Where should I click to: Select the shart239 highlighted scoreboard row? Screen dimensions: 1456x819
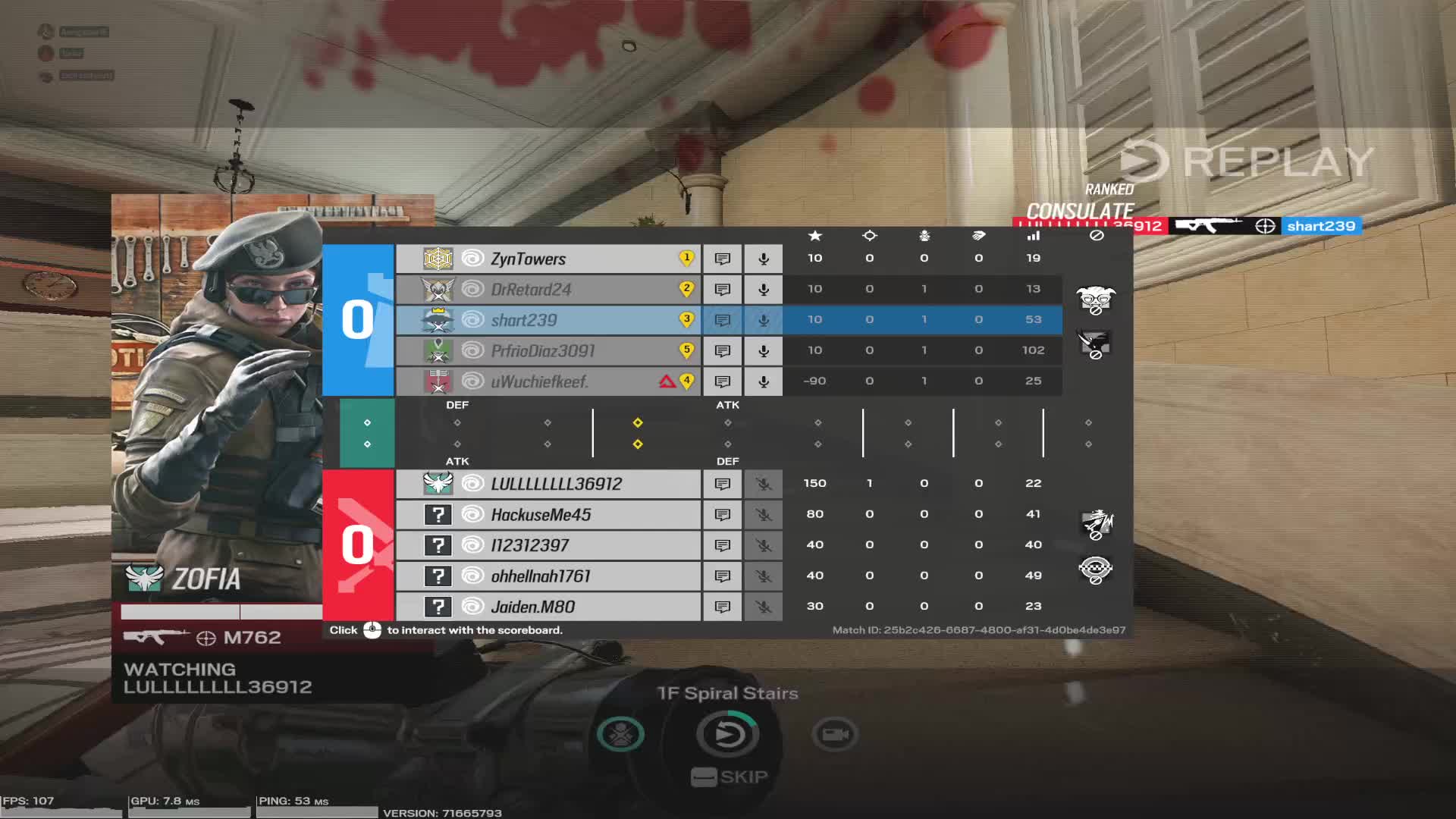click(546, 320)
